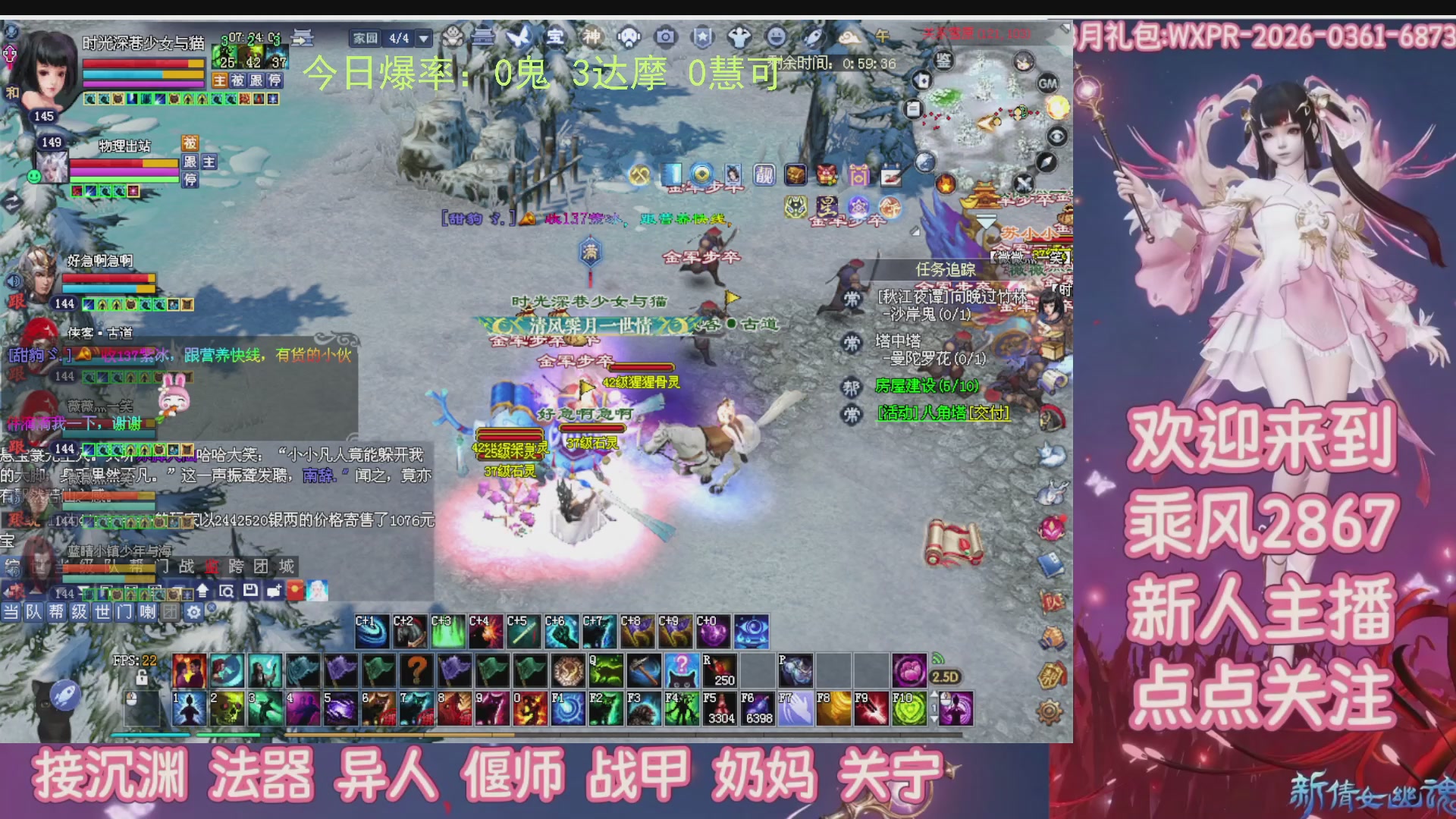The image size is (1456, 819).
Task: Toggle the 2.5D view button near the hotbar
Action: click(945, 676)
